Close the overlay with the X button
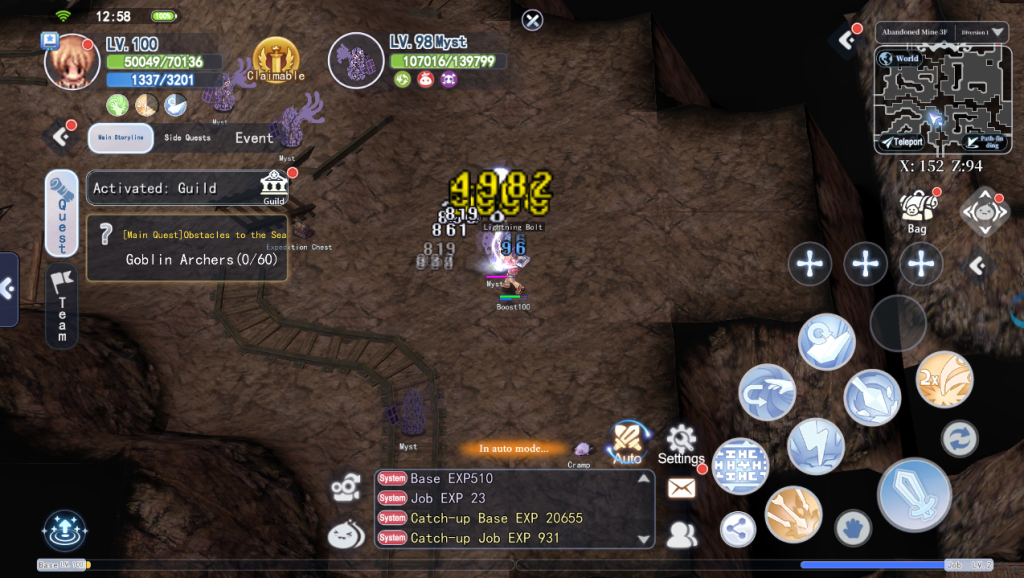 coord(533,19)
